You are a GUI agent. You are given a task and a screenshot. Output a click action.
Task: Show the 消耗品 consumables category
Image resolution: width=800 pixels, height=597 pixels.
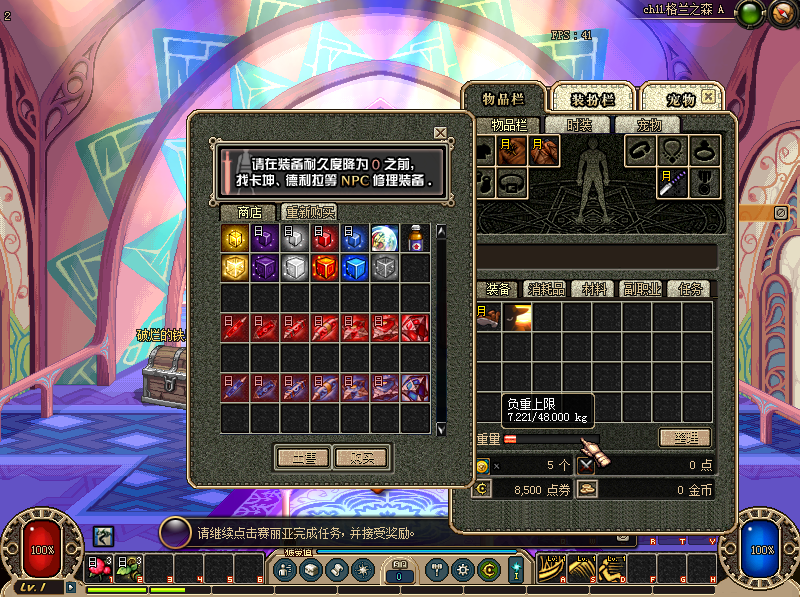(x=546, y=289)
